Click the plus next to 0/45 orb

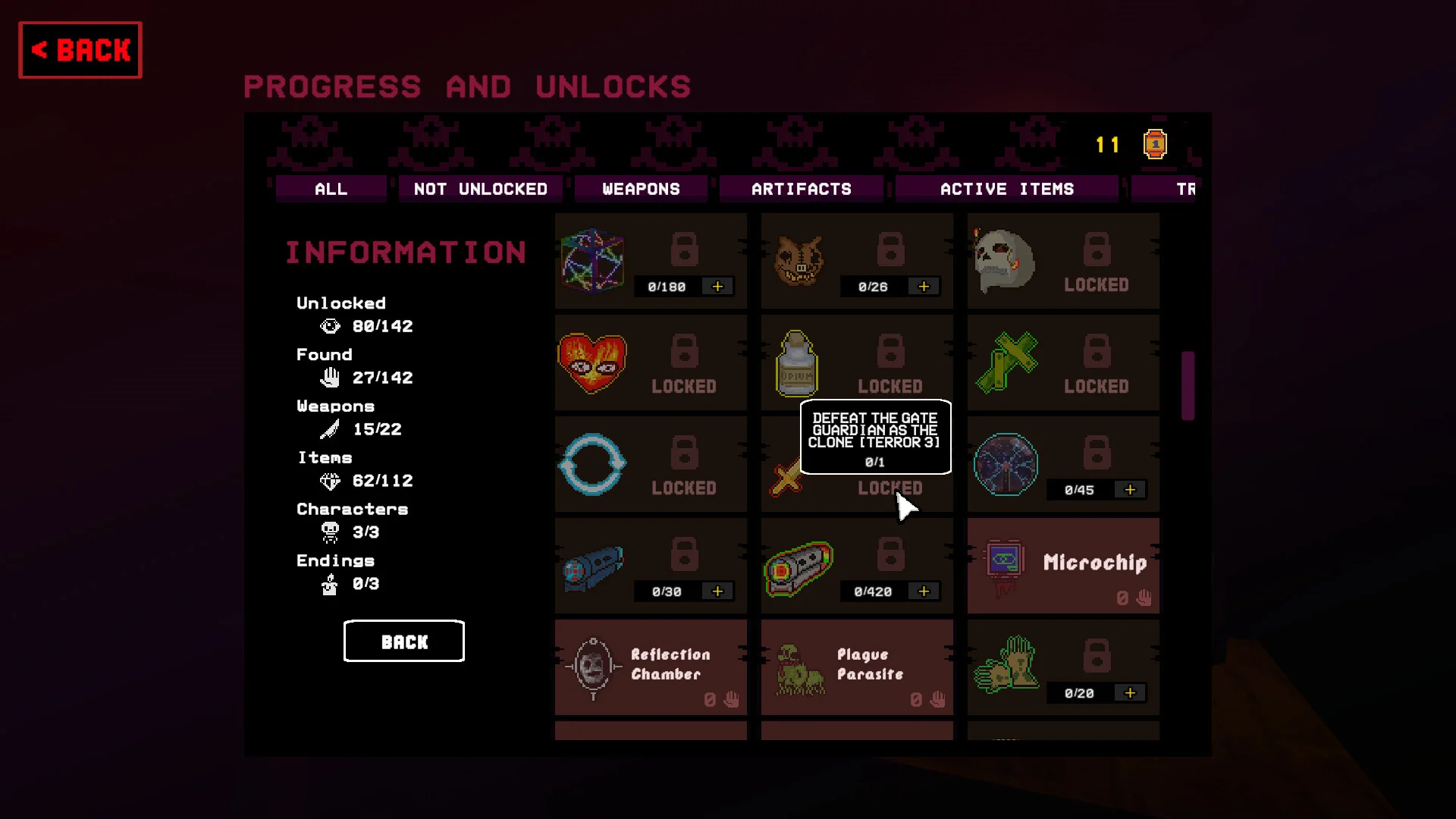click(x=1130, y=490)
